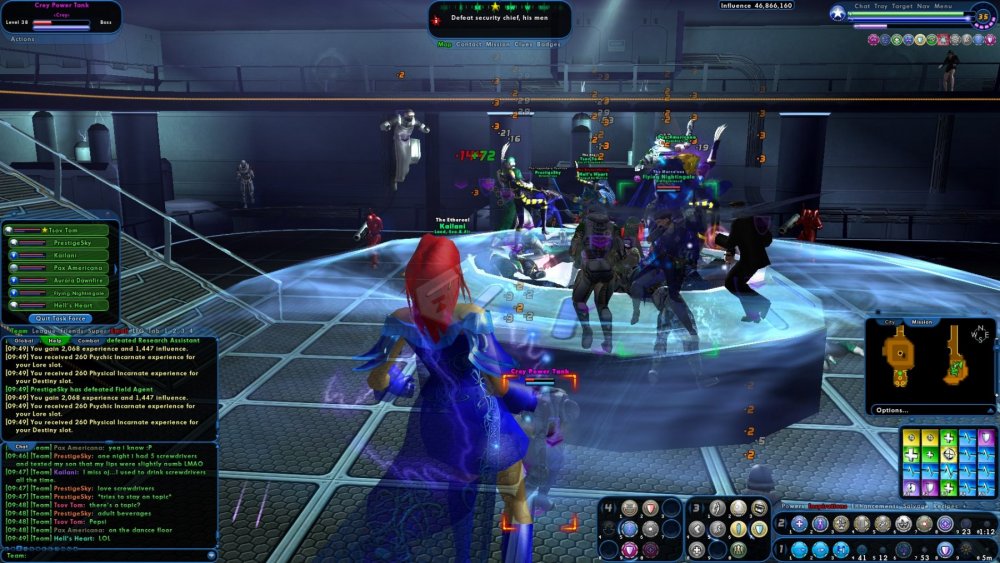Open the Menu option in the top bar

point(943,6)
